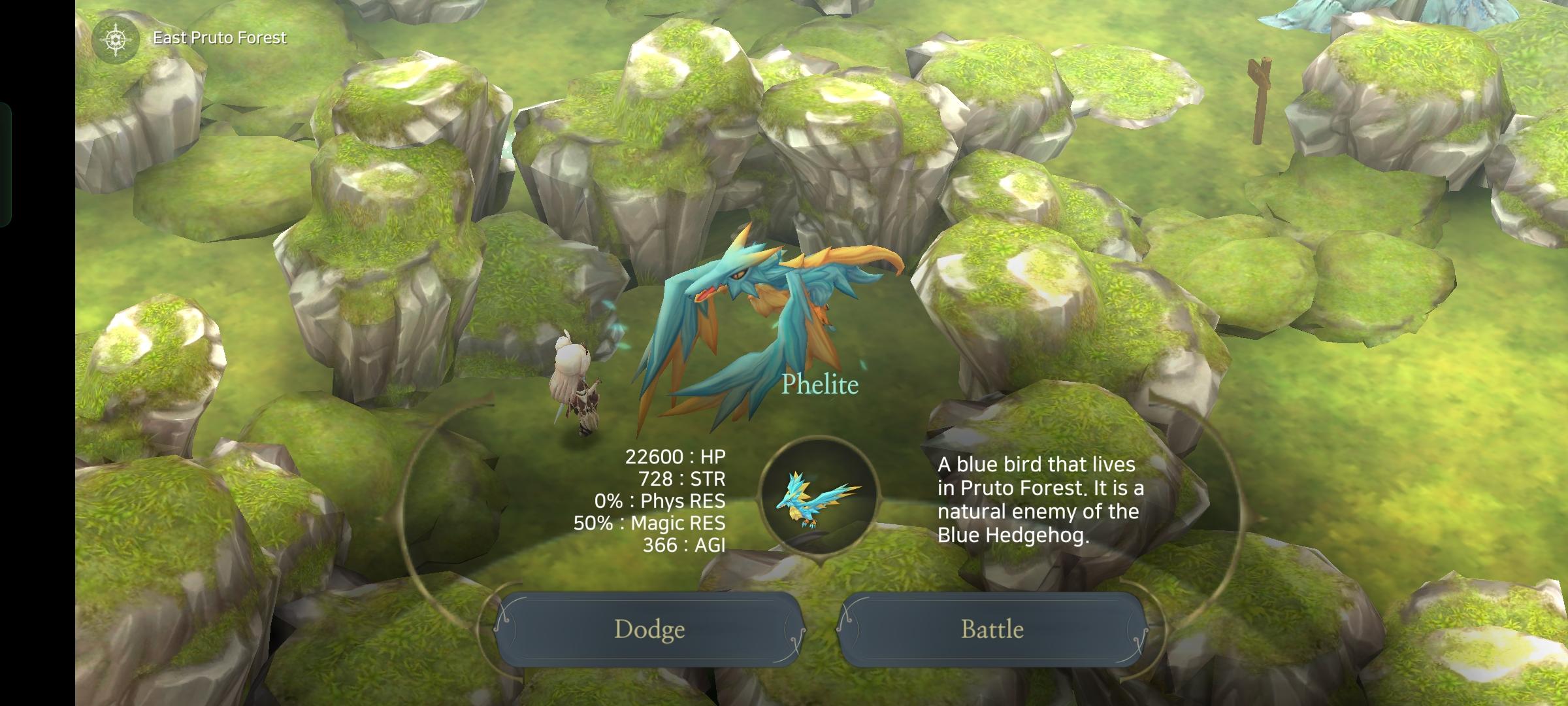The width and height of the screenshot is (1568, 706).
Task: Open the East Pruto Forest location label
Action: coord(220,37)
